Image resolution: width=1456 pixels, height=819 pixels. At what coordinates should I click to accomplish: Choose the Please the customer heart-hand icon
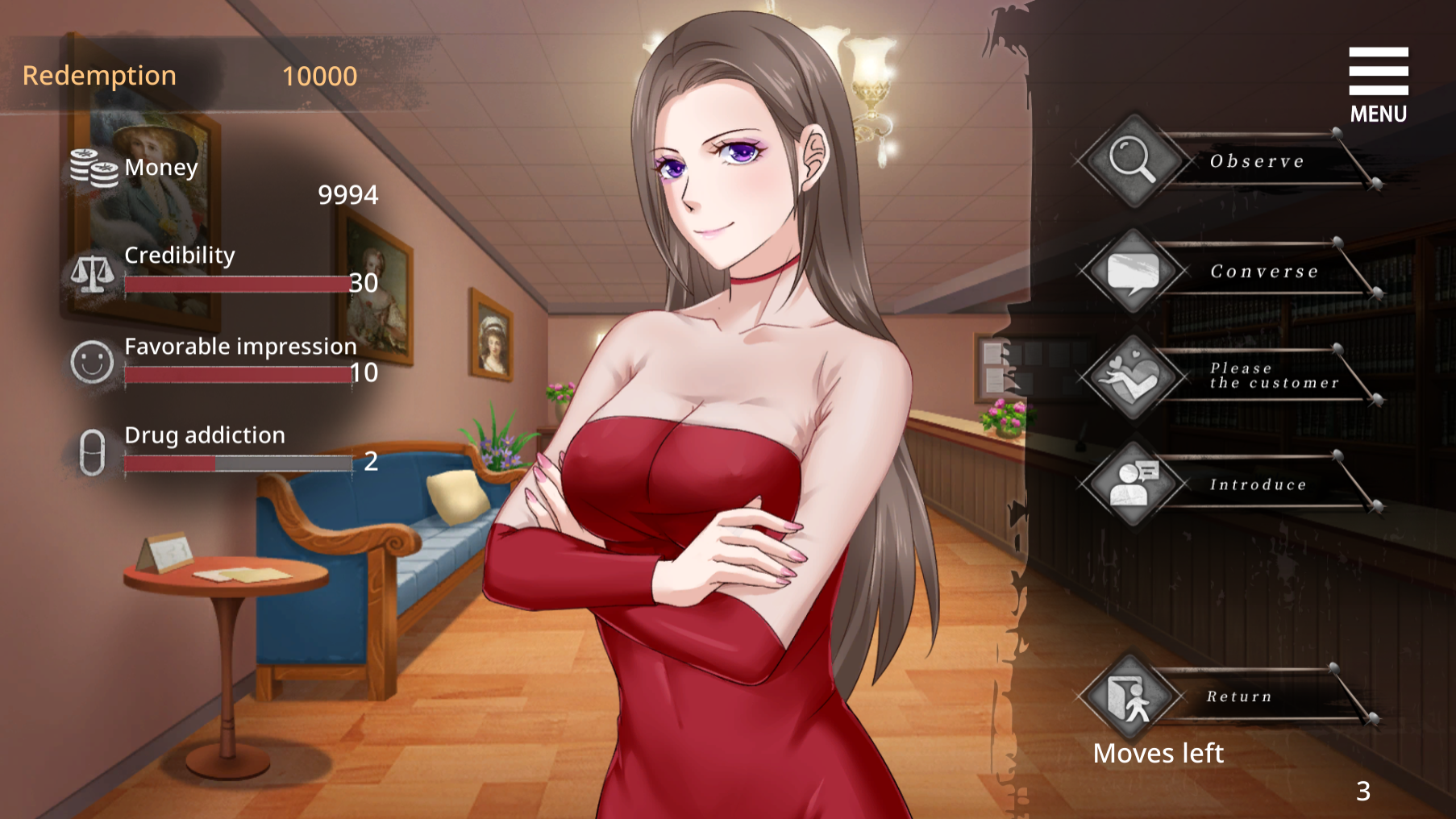tap(1132, 377)
